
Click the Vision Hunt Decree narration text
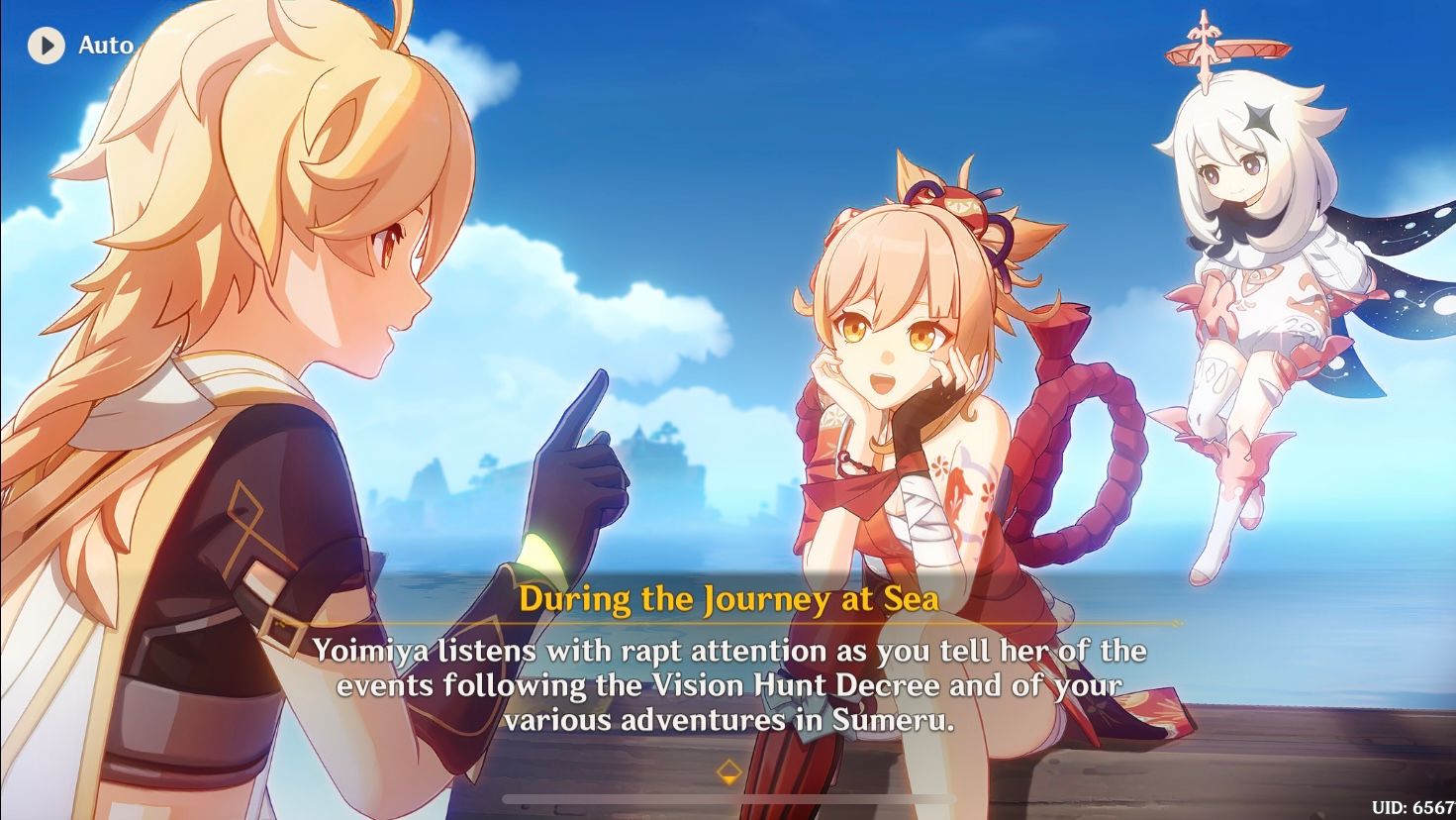point(782,683)
